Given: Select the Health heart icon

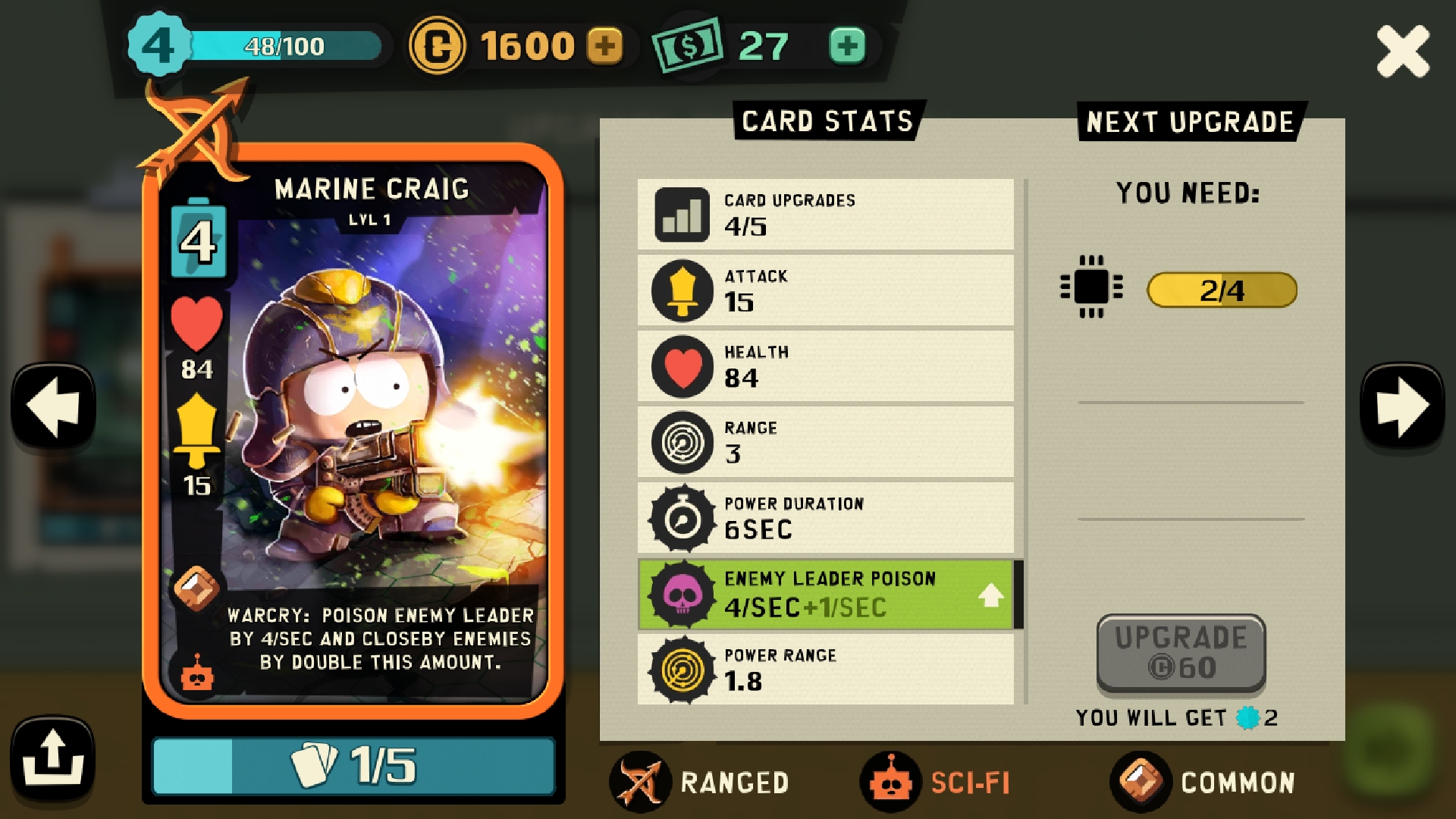Looking at the screenshot, I should [680, 365].
